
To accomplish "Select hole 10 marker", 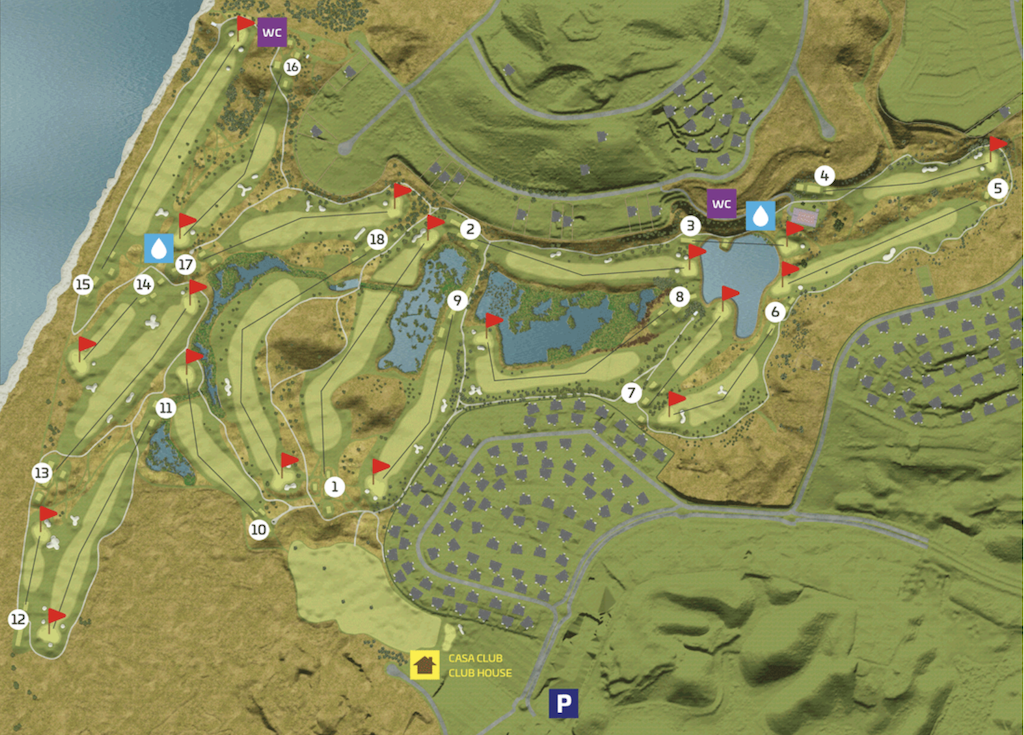I will click(260, 529).
